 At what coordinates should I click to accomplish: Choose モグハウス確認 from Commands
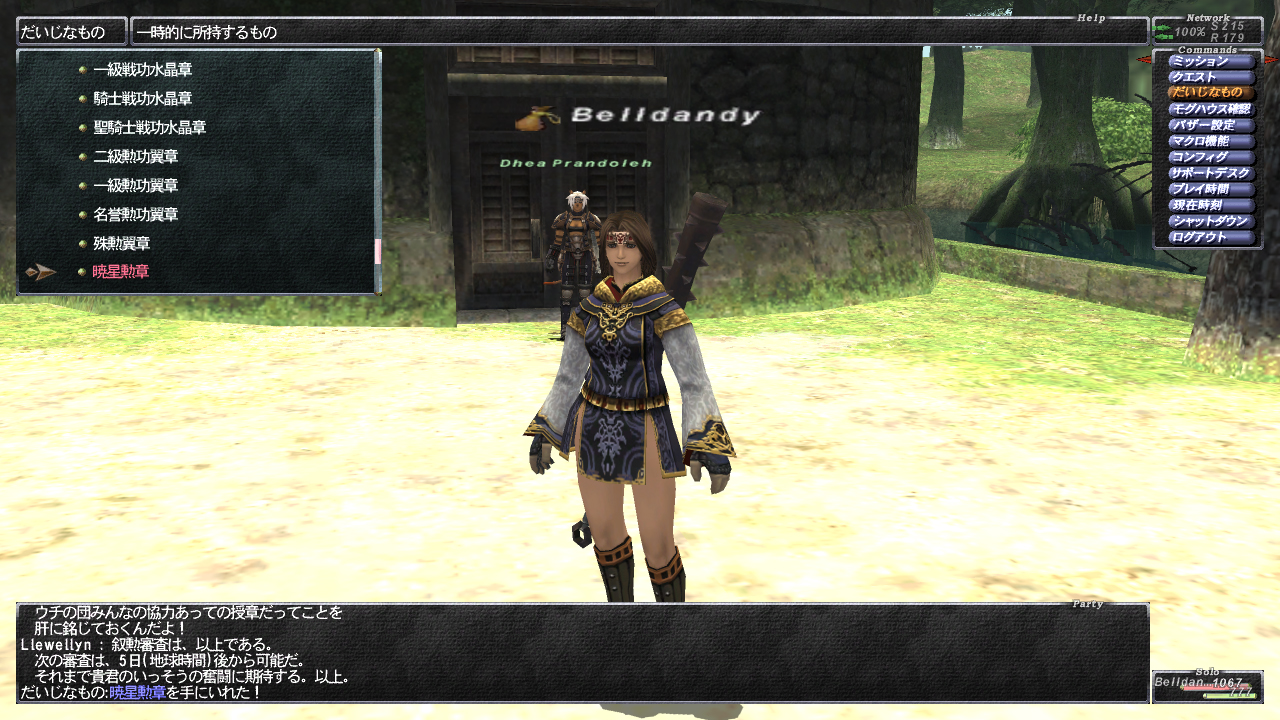tap(1211, 109)
